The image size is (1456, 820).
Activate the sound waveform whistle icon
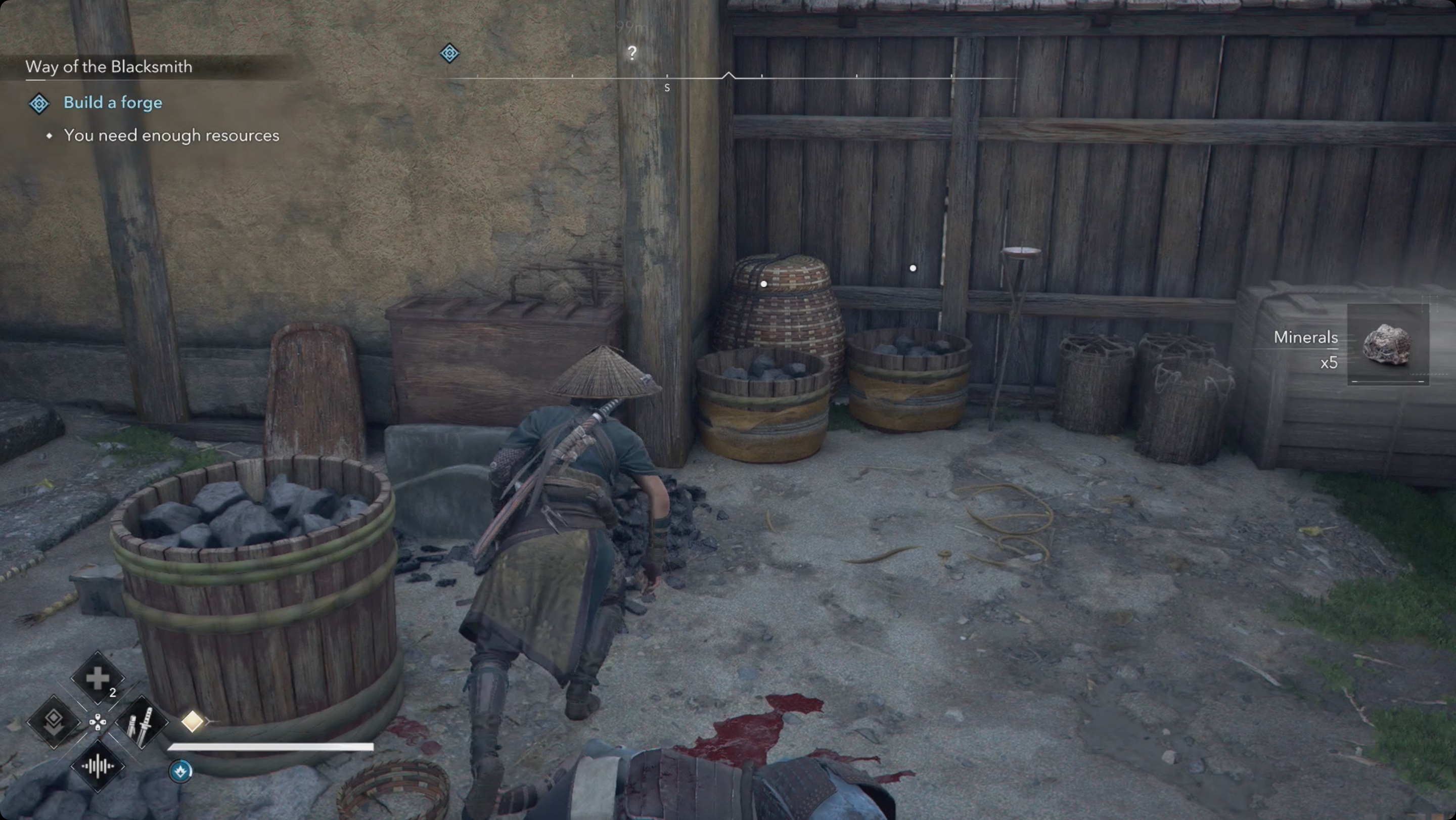tap(97, 766)
